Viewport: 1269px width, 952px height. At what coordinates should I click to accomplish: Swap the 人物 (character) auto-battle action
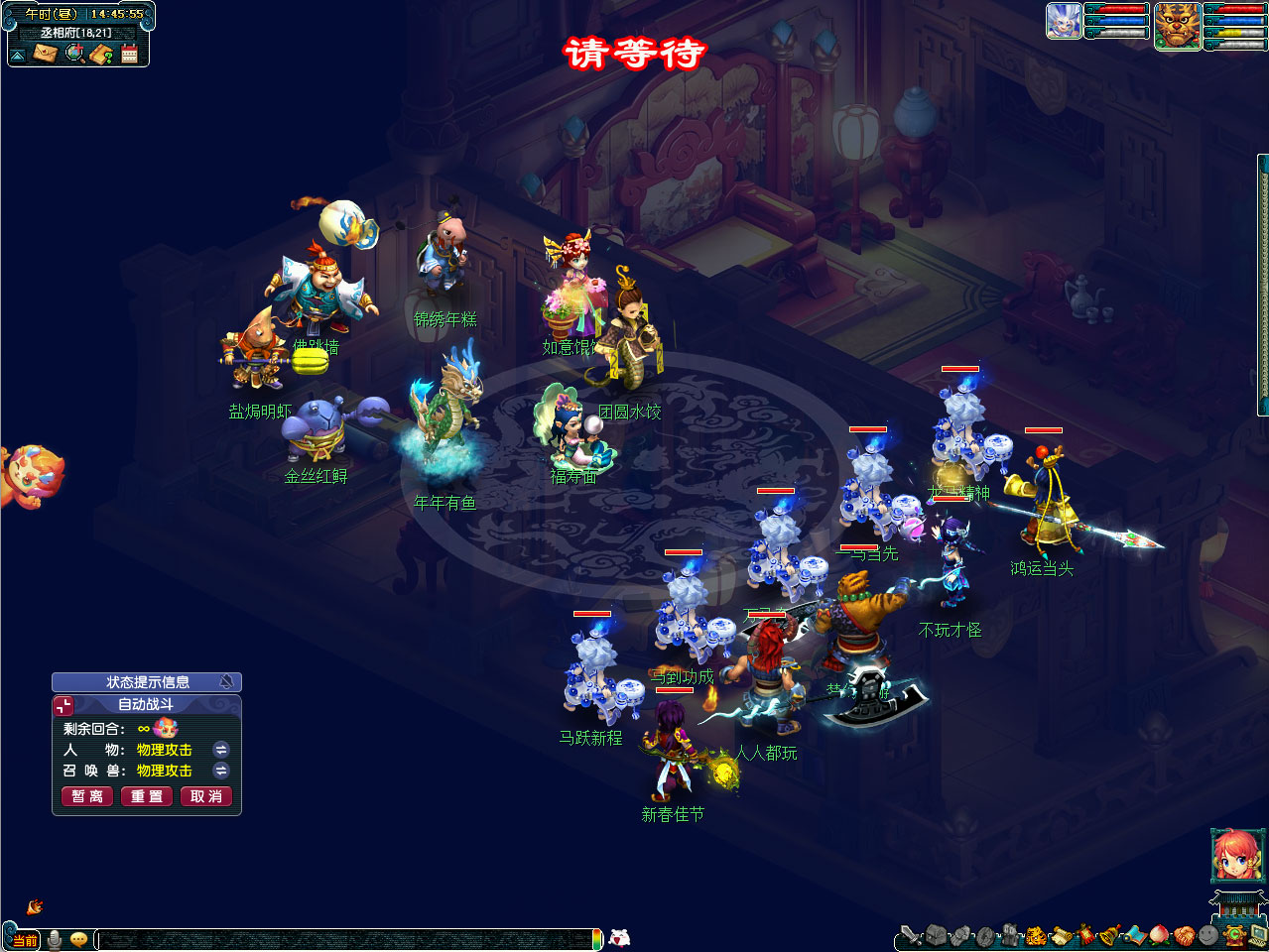coord(221,750)
